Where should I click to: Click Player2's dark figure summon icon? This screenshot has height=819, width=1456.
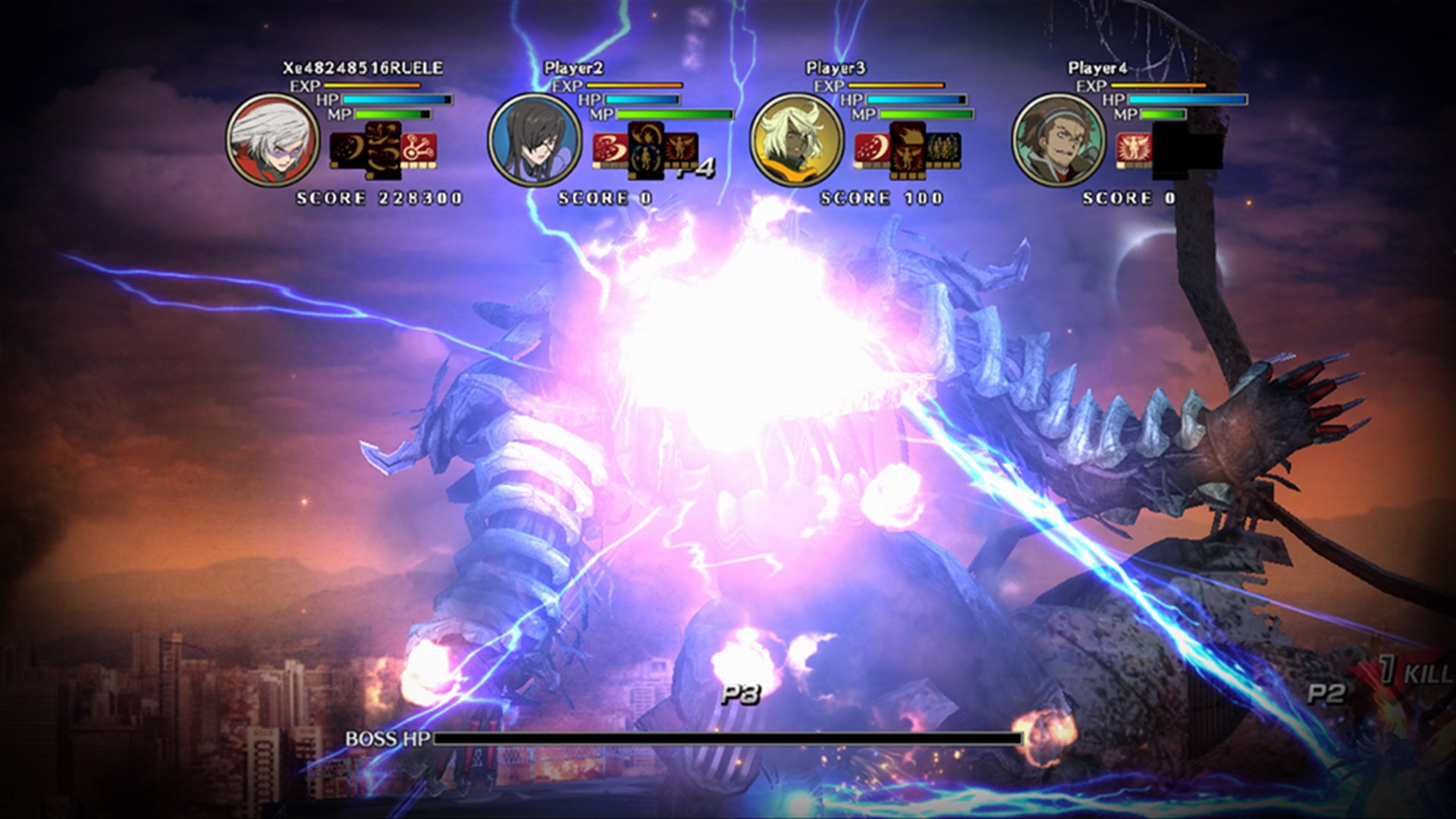(x=646, y=152)
